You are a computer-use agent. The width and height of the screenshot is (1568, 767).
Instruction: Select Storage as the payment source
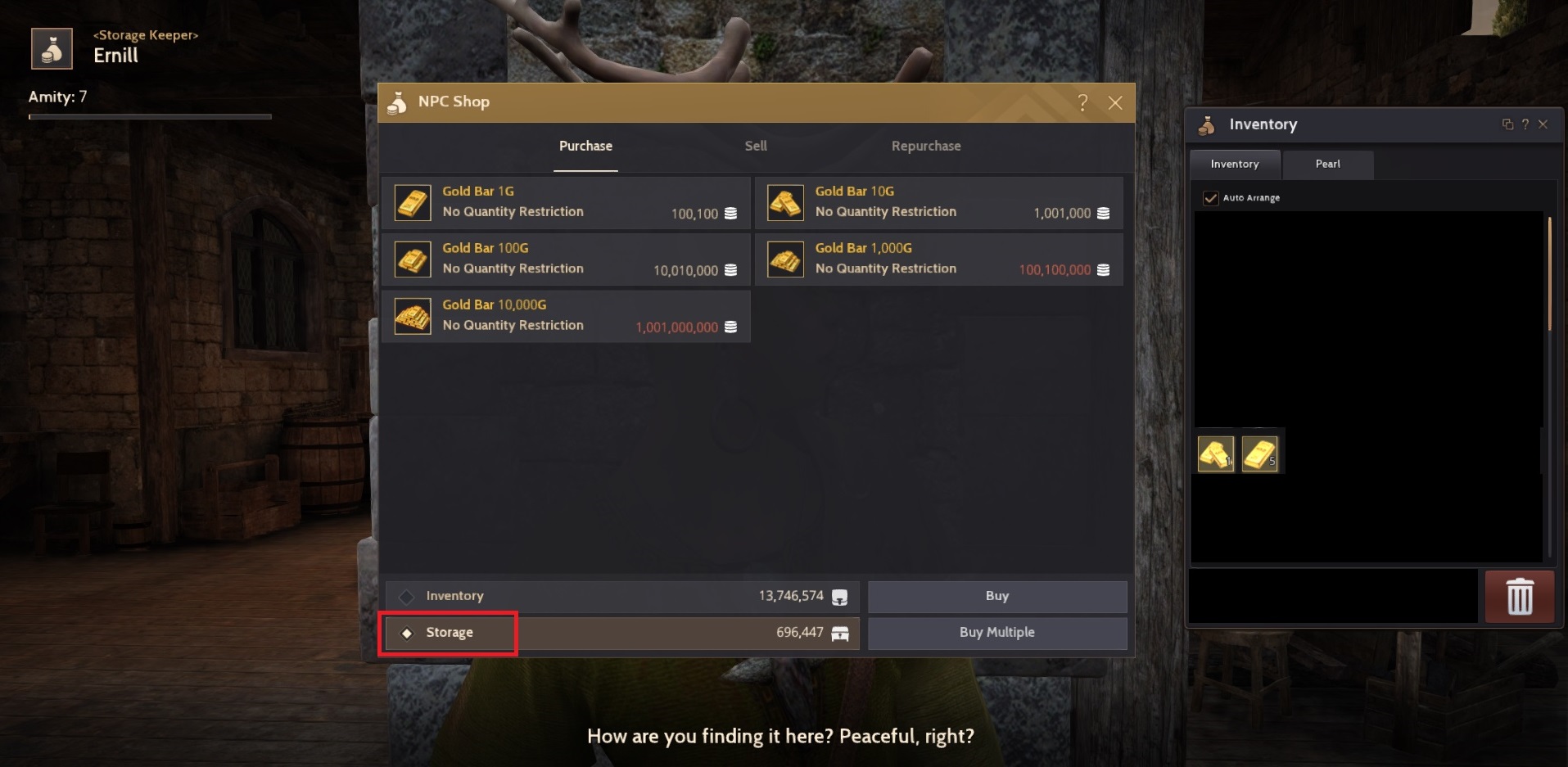pyautogui.click(x=449, y=632)
